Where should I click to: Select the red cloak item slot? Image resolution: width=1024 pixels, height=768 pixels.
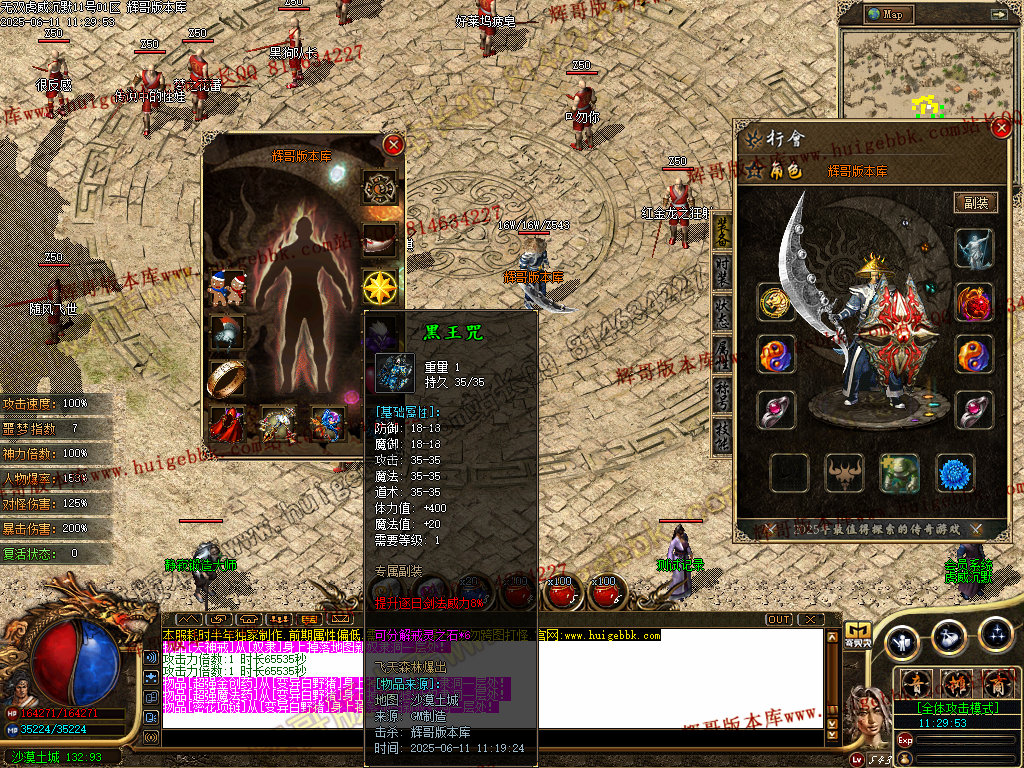click(x=228, y=424)
